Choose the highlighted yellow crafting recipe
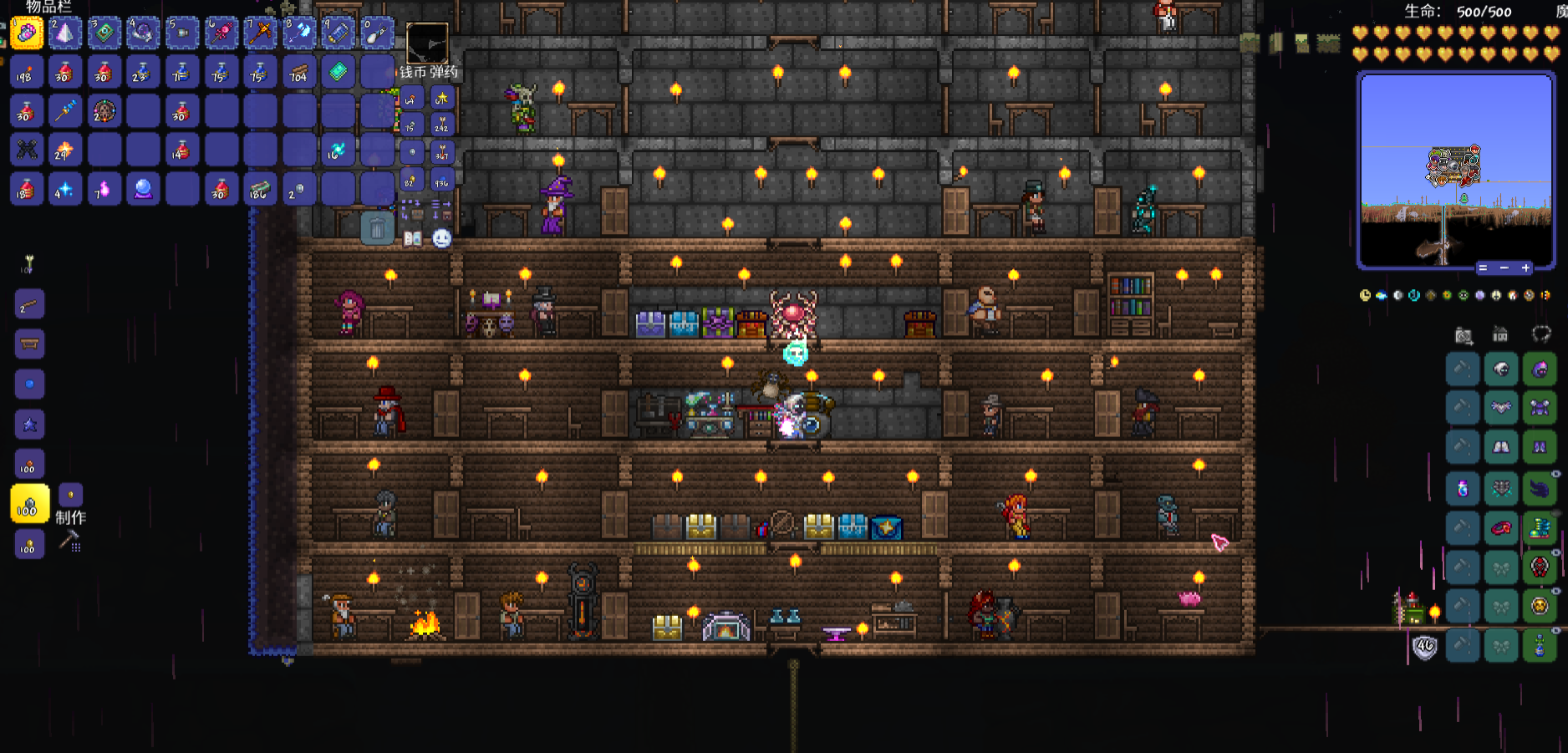 [x=29, y=504]
